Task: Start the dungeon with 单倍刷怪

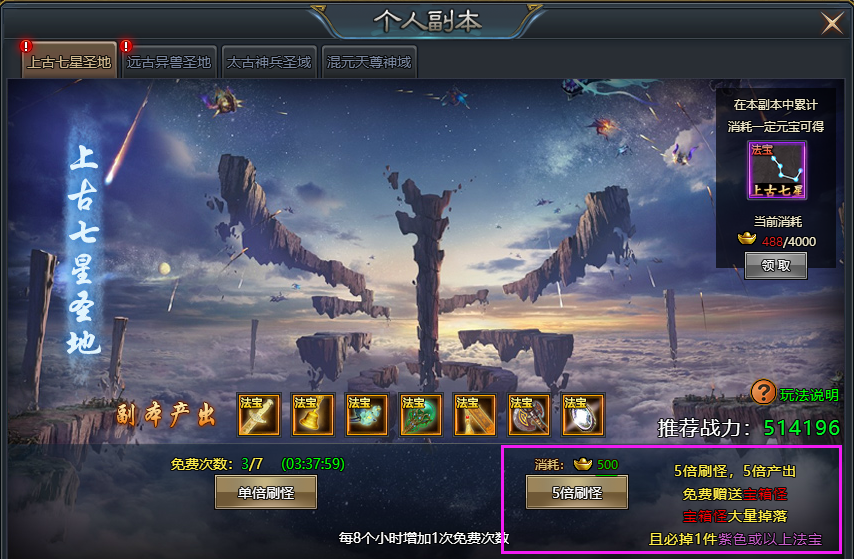Action: (266, 492)
